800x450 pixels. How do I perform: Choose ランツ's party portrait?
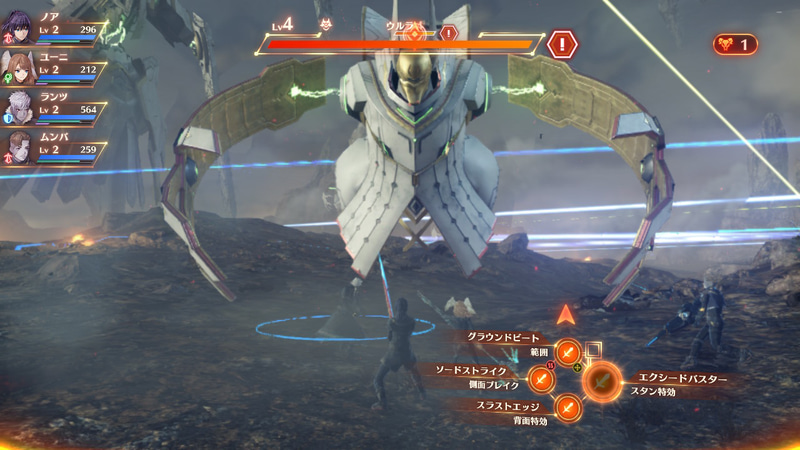click(x=20, y=107)
